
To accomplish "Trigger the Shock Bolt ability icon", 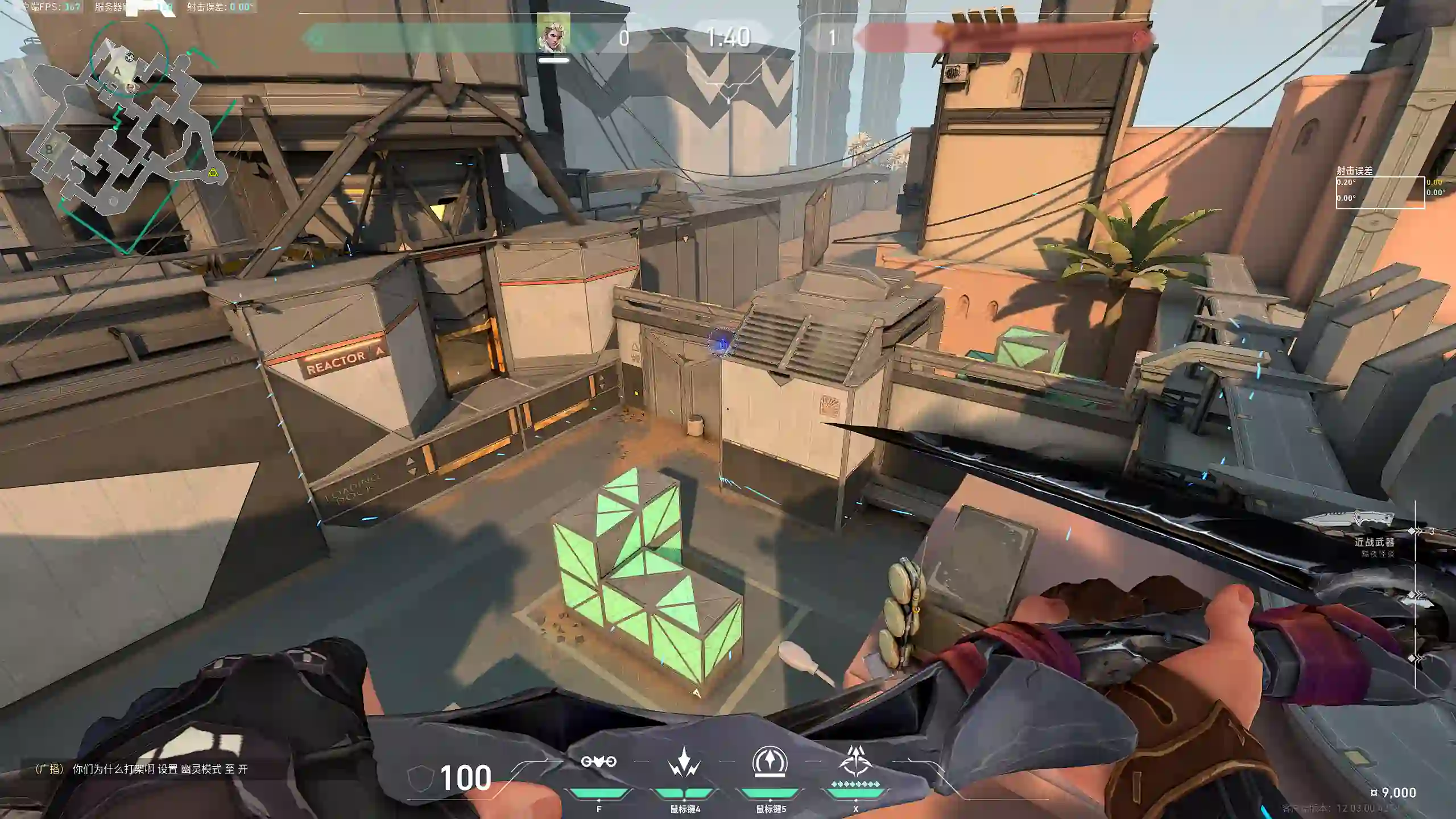I will point(684,762).
